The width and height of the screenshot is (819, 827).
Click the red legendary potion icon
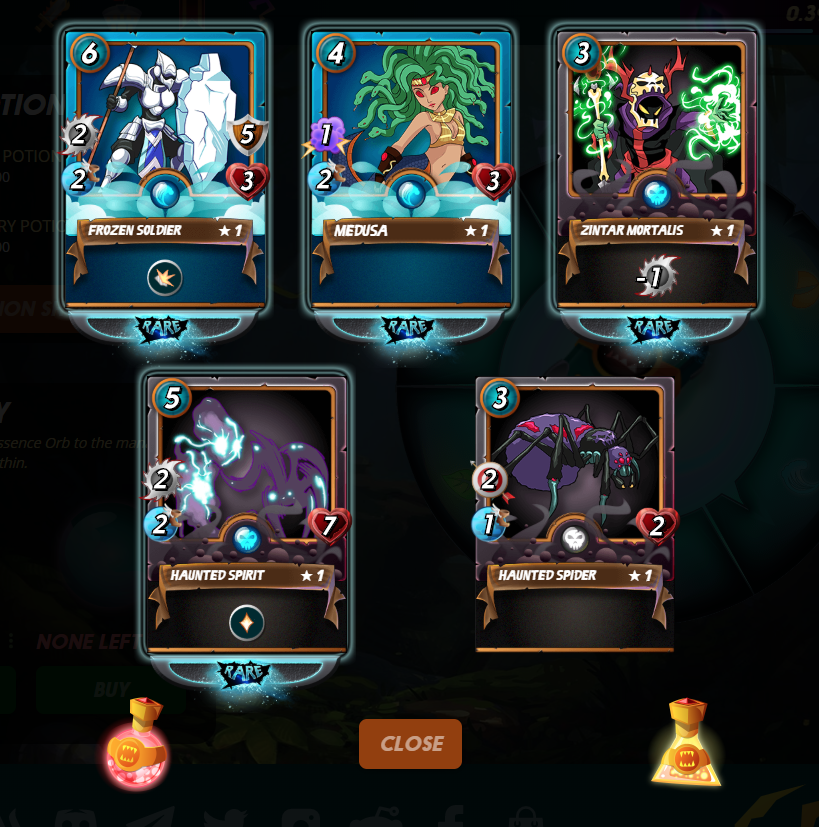point(137,745)
